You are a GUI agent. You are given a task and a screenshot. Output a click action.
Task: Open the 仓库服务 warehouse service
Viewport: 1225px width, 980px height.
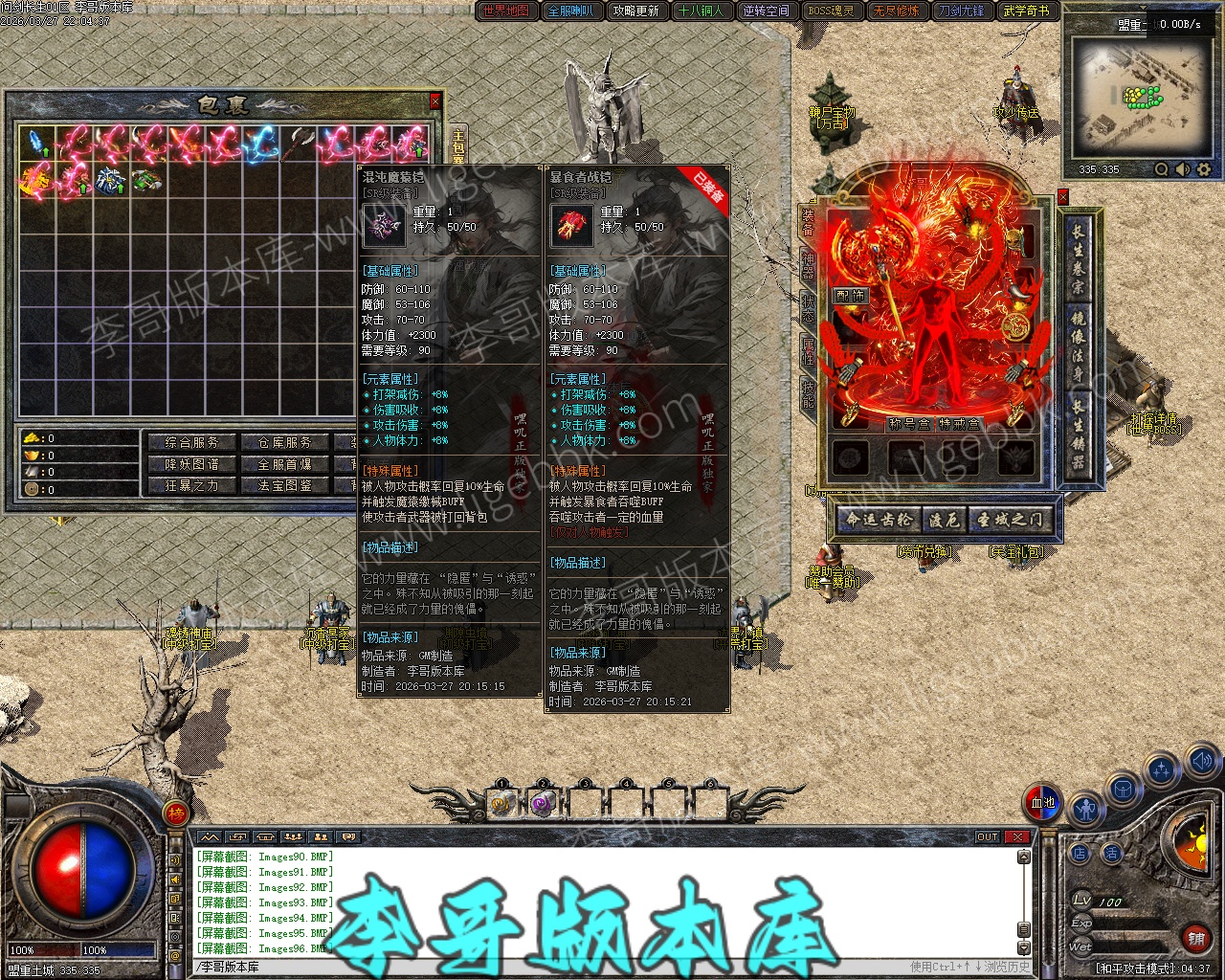coord(284,442)
